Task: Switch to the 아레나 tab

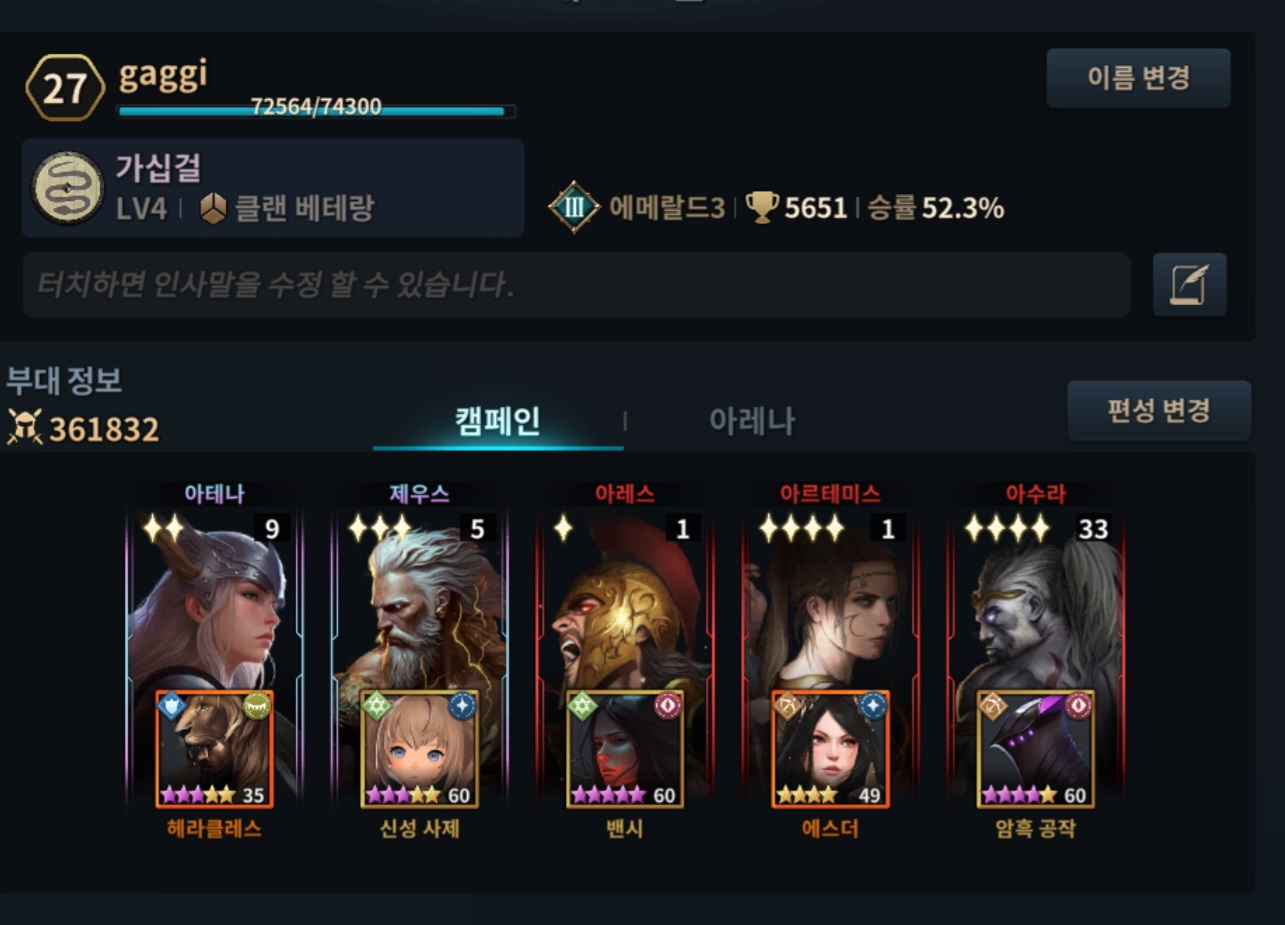Action: (751, 421)
